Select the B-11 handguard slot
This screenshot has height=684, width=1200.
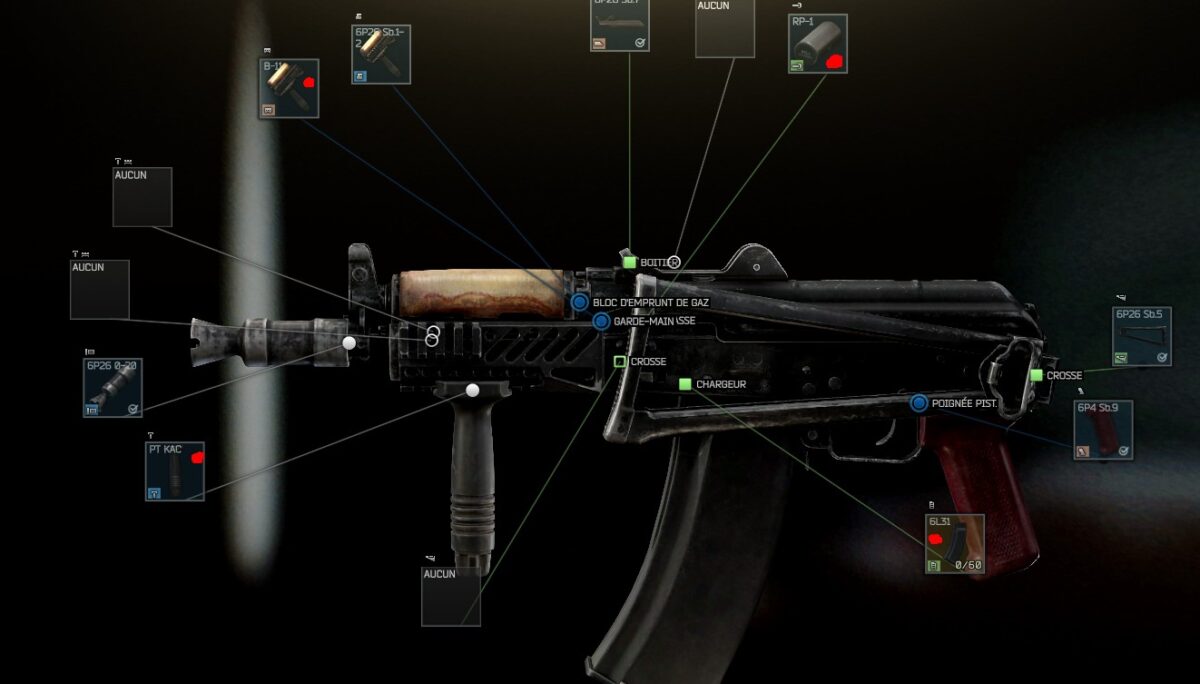[x=289, y=89]
